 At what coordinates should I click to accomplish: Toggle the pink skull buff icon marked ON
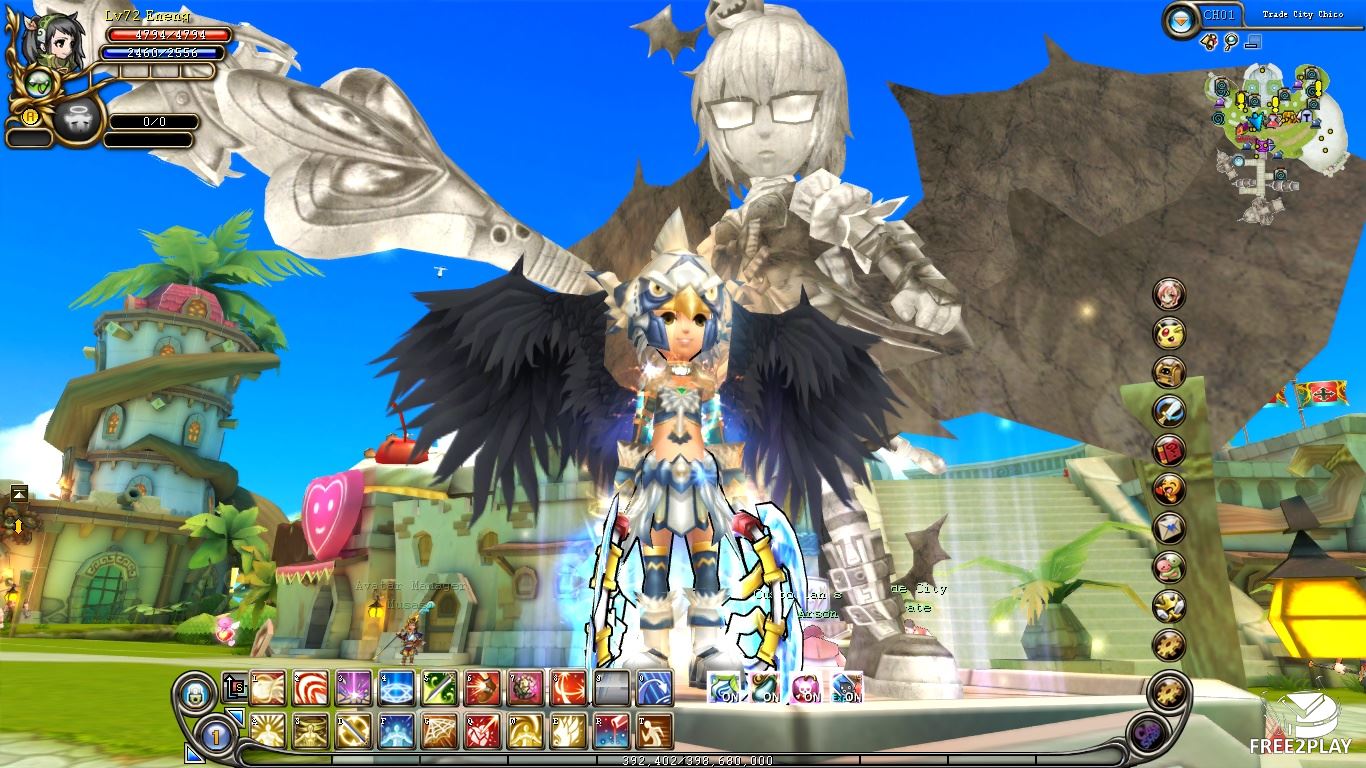pyautogui.click(x=806, y=686)
